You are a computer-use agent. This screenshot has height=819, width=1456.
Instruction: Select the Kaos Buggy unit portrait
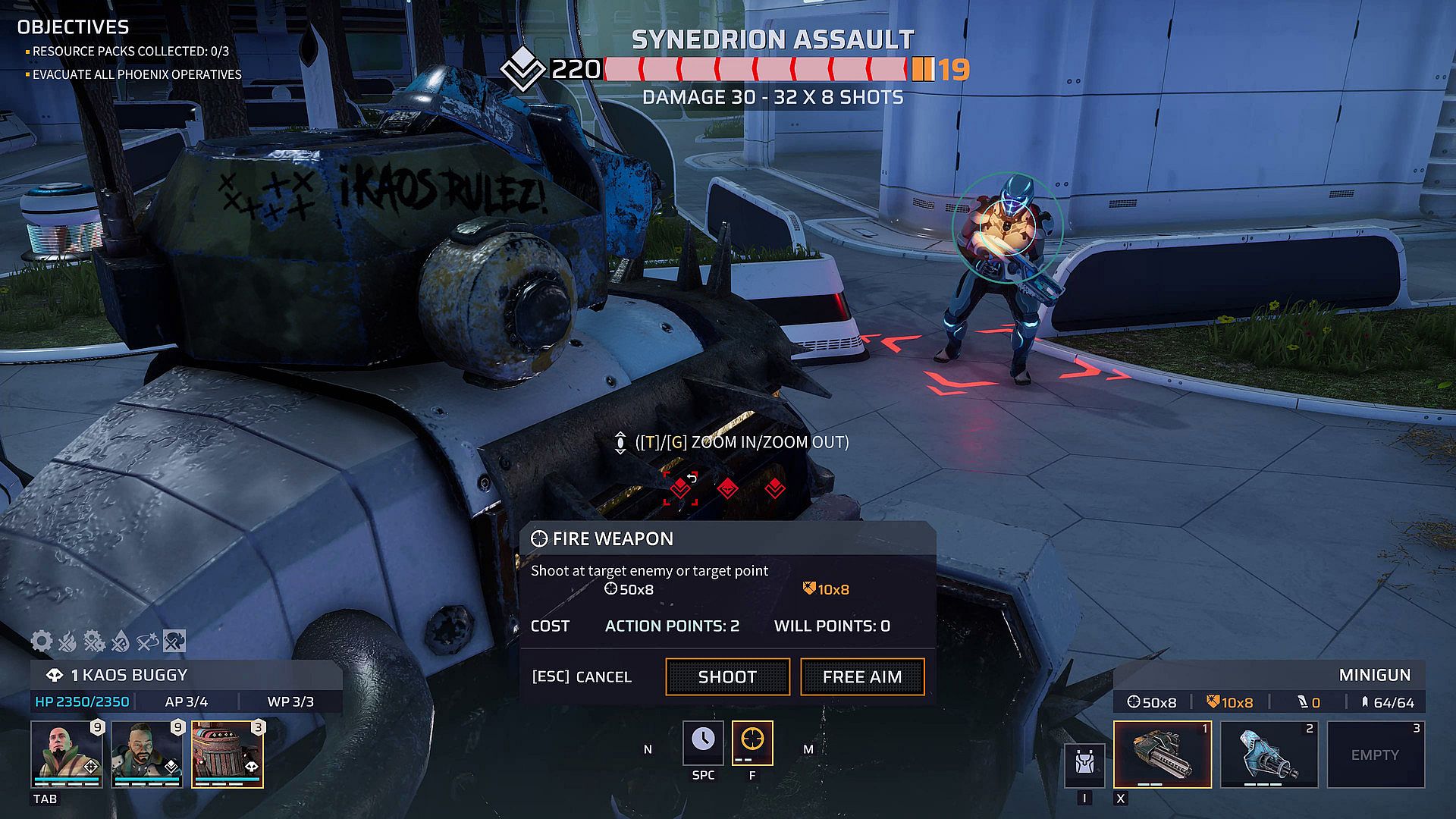pos(227,754)
